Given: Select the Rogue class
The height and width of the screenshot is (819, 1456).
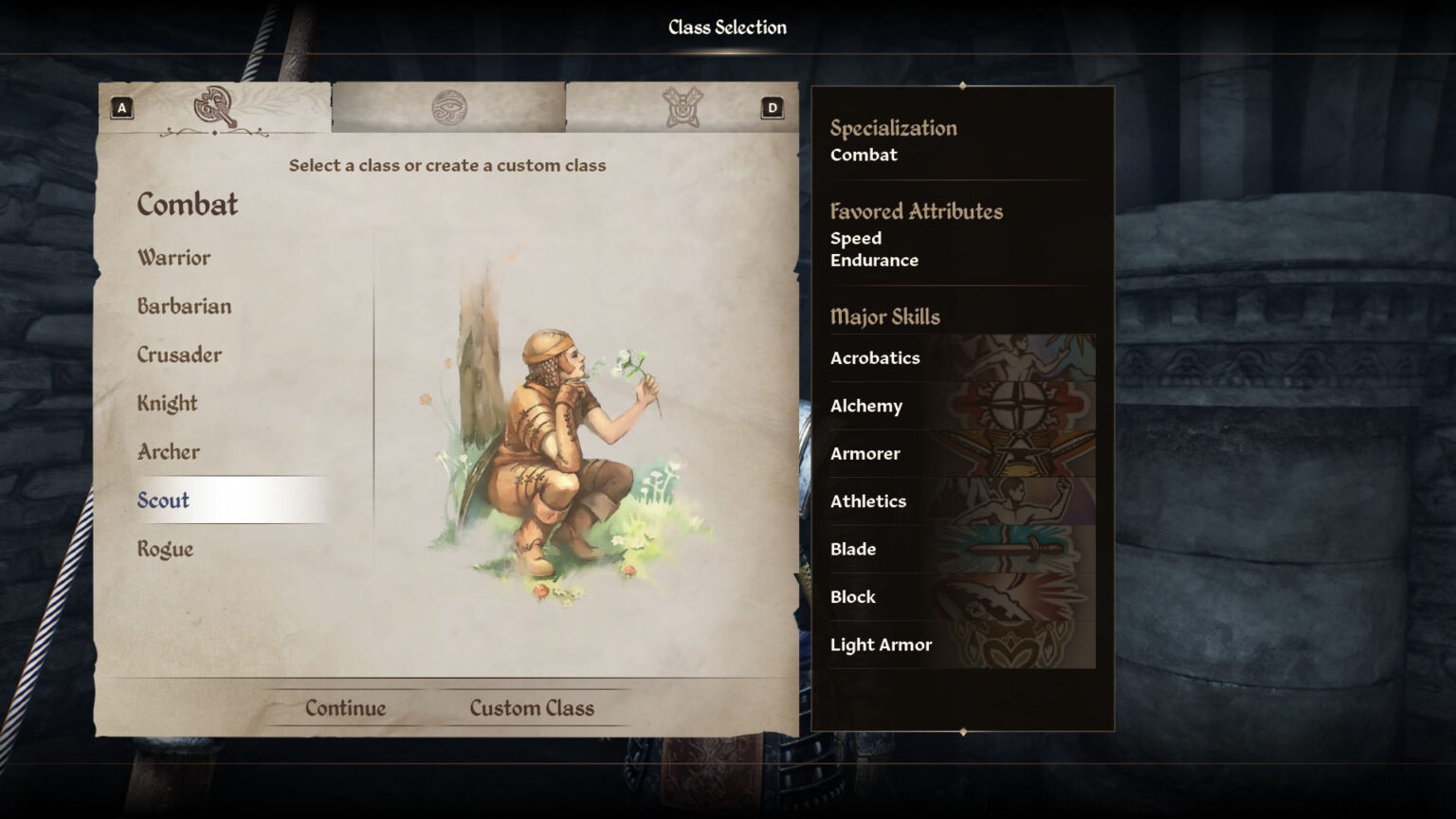Looking at the screenshot, I should click(x=166, y=549).
